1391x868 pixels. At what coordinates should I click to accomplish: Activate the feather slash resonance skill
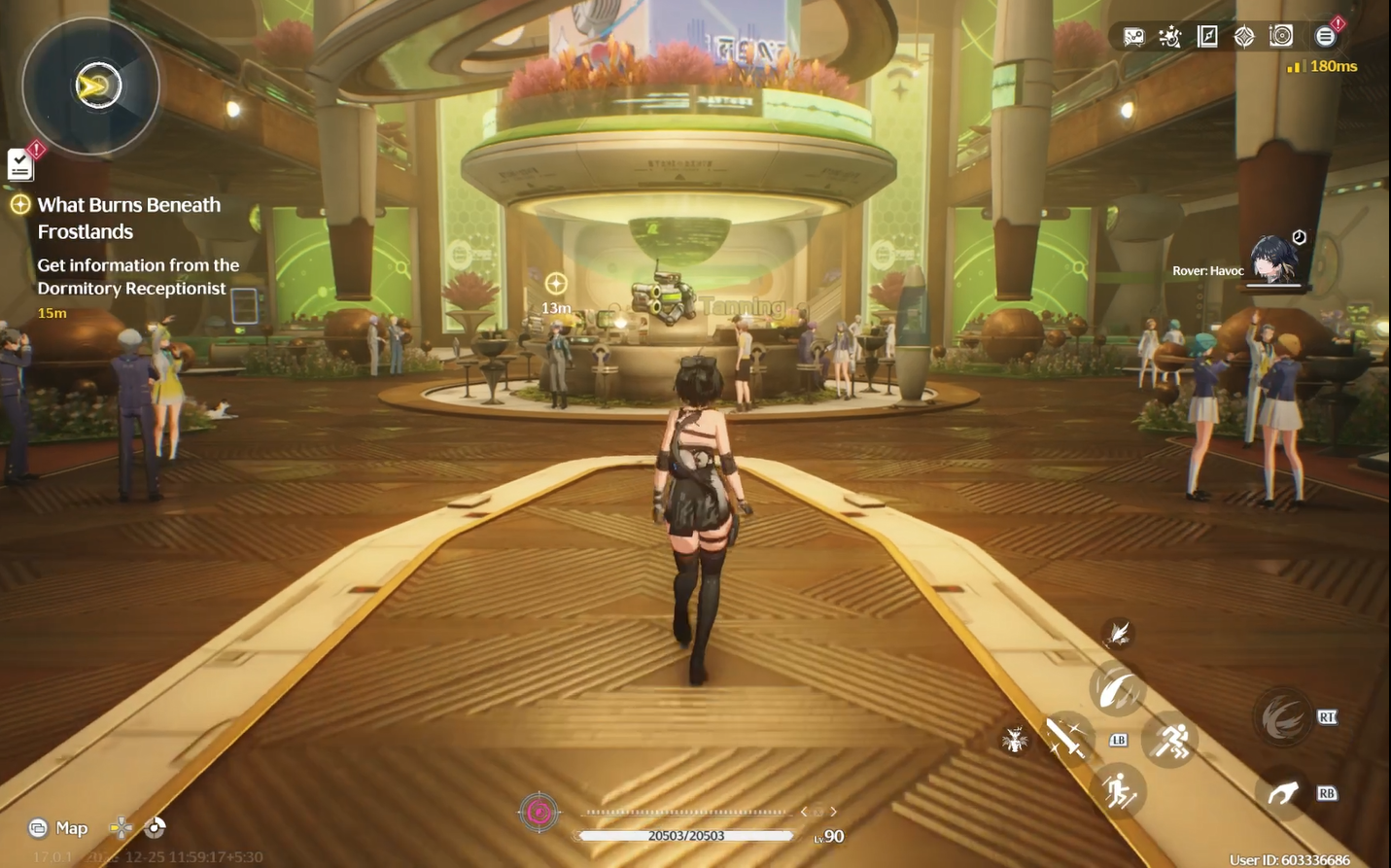[1118, 689]
